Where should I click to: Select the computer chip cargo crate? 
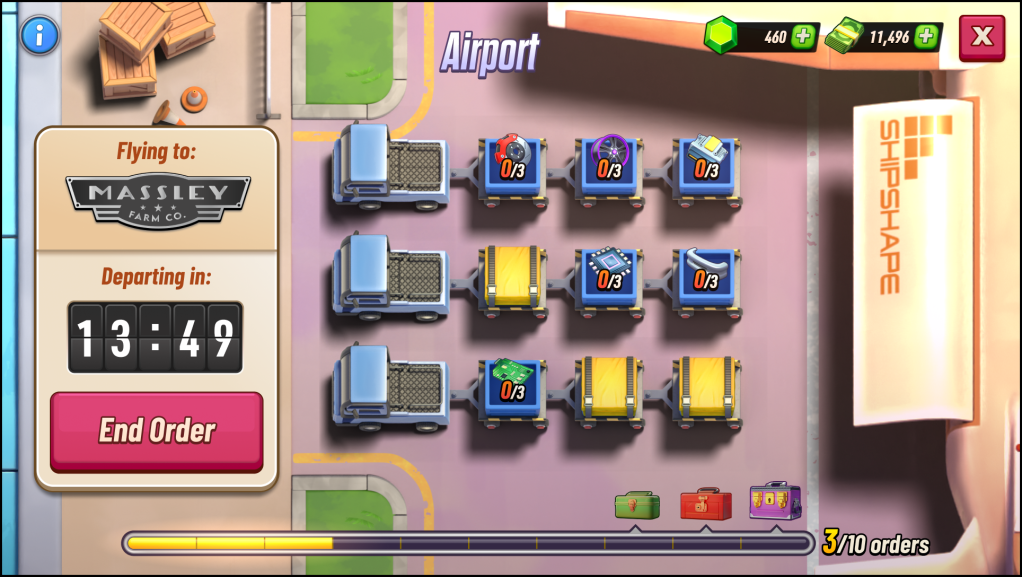click(610, 277)
